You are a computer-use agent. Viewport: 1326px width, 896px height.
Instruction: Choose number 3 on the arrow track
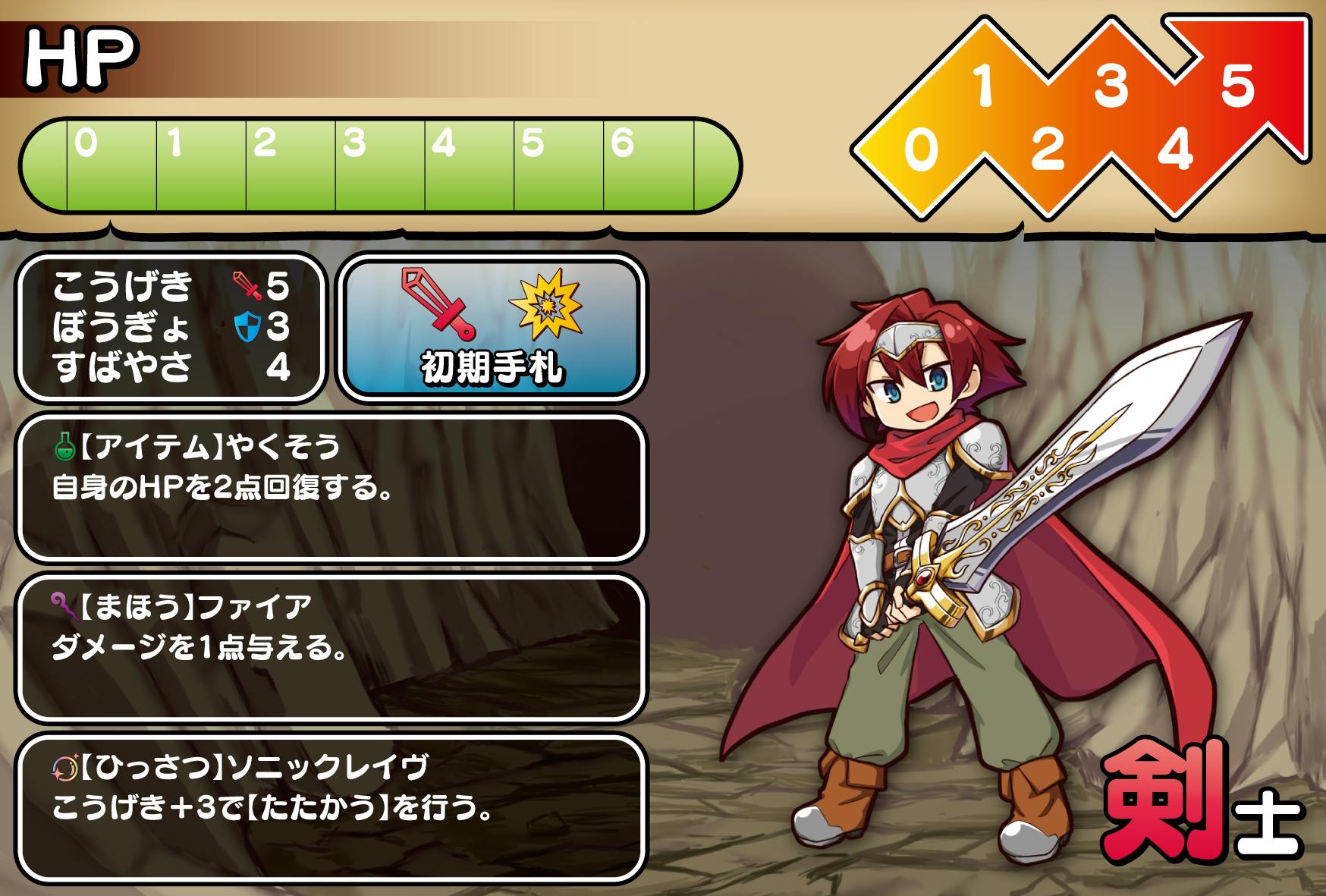click(1111, 84)
